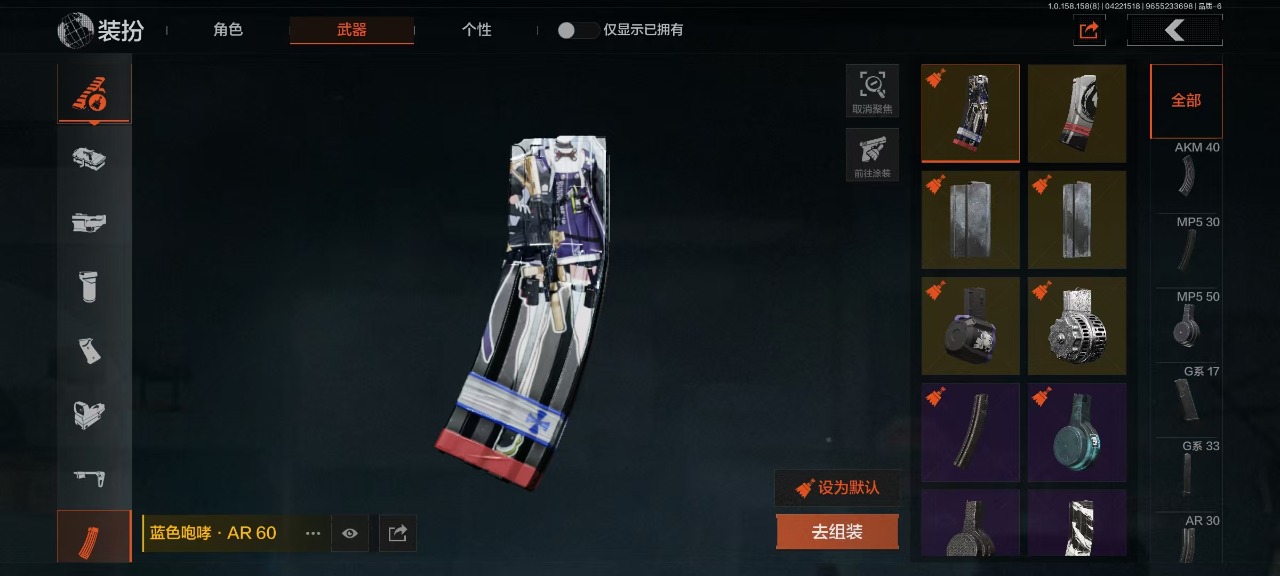The height and width of the screenshot is (576, 1280).
Task: Click the orange 去组装 button
Action: [837, 532]
